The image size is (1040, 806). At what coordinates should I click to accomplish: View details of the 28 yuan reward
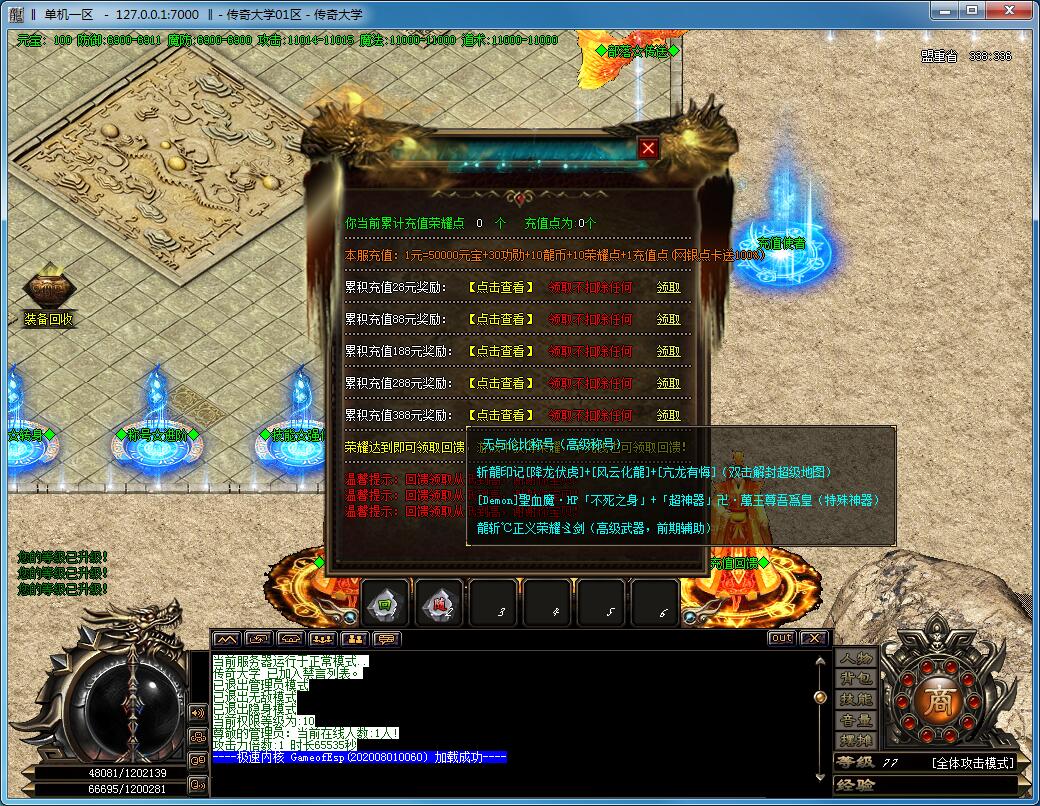(x=501, y=287)
